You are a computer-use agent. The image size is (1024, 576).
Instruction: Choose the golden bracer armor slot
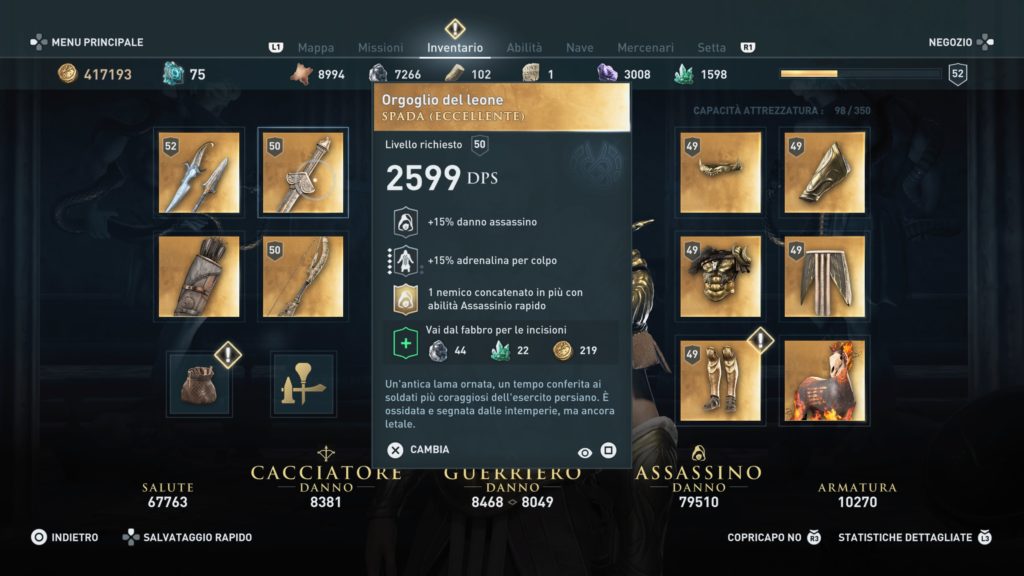(824, 173)
